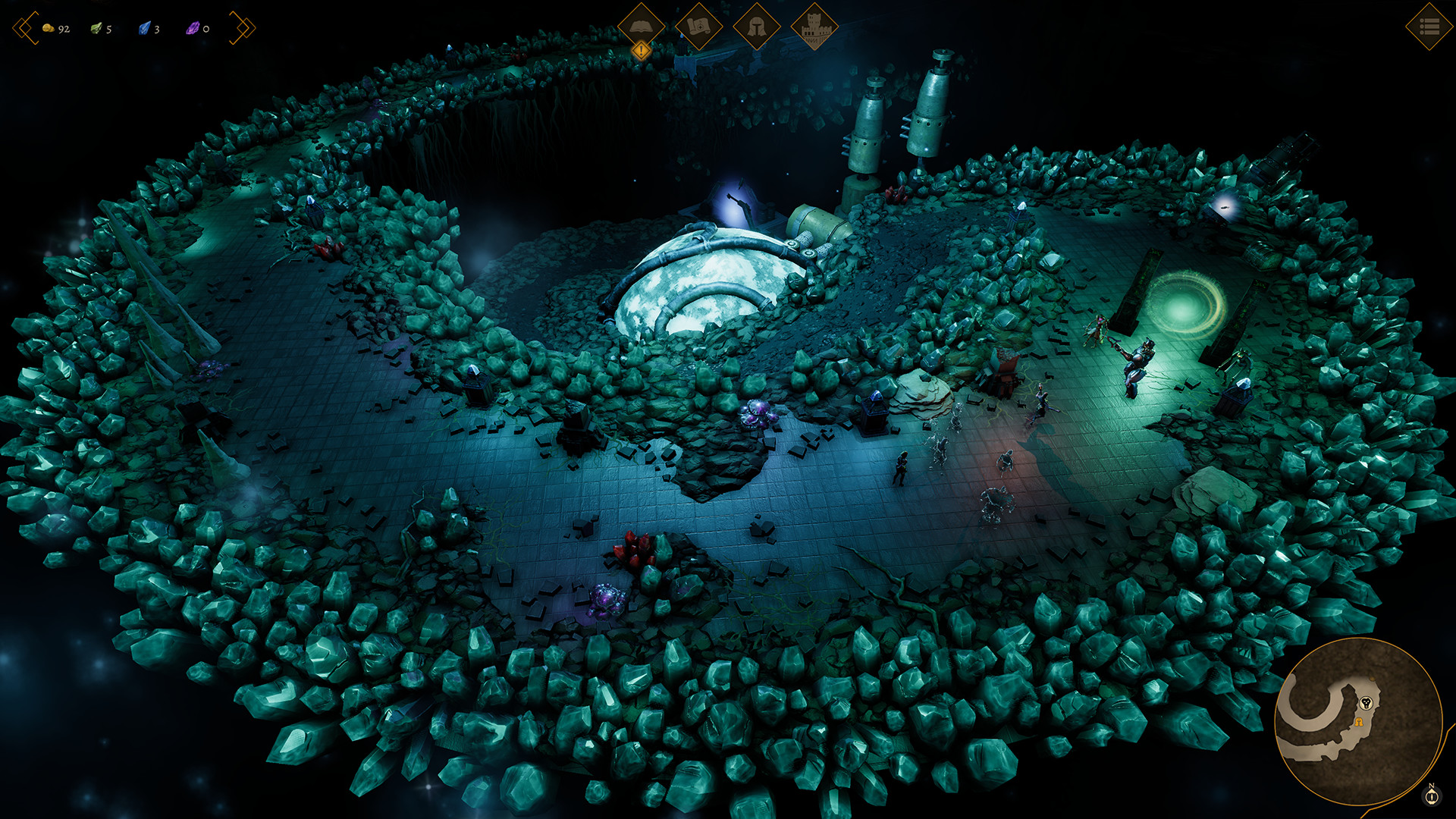Click the orange exclamation alert marker
This screenshot has width=1456, height=819.
click(x=642, y=51)
